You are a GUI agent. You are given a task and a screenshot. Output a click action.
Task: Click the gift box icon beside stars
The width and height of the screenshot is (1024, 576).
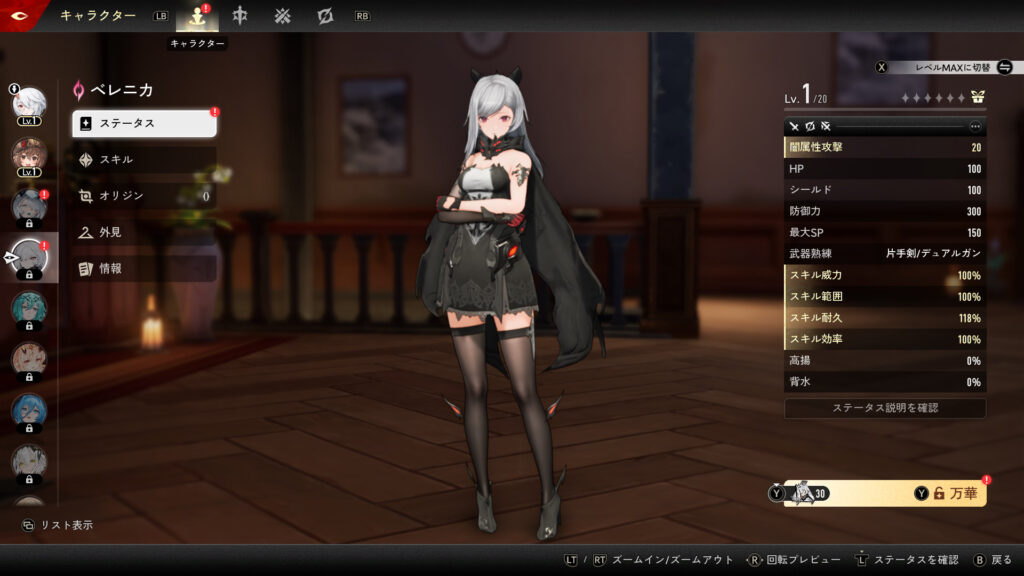pyautogui.click(x=977, y=98)
